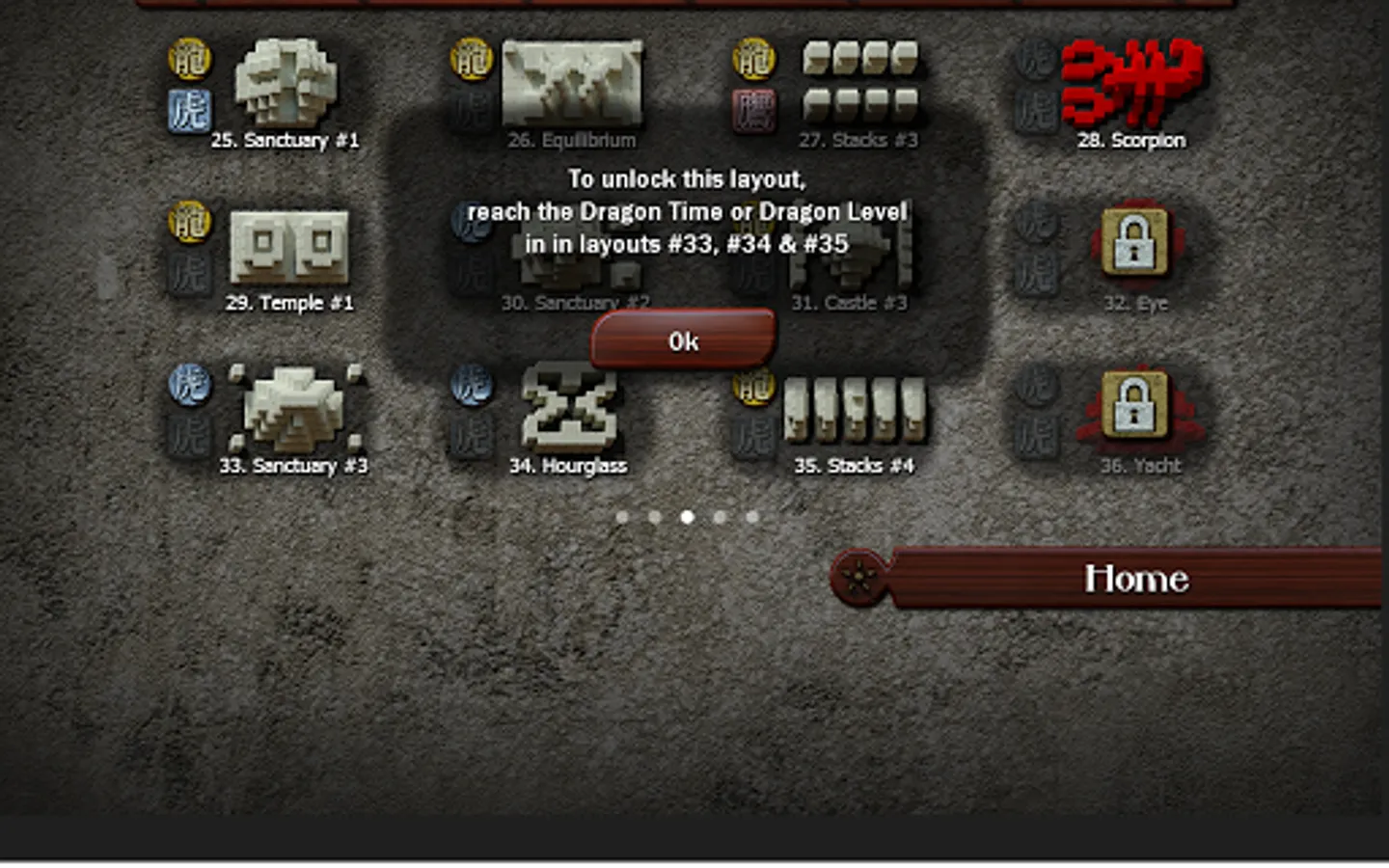Open the Temple #1 layout
This screenshot has height=868, width=1389.
(x=288, y=249)
